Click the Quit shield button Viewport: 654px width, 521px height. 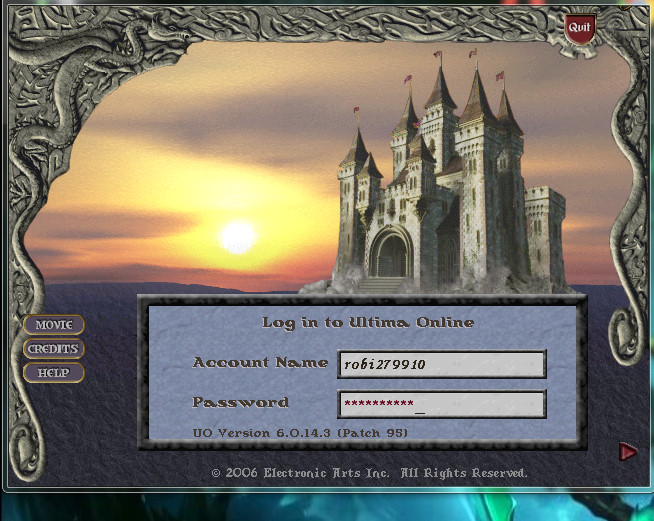pos(579,28)
